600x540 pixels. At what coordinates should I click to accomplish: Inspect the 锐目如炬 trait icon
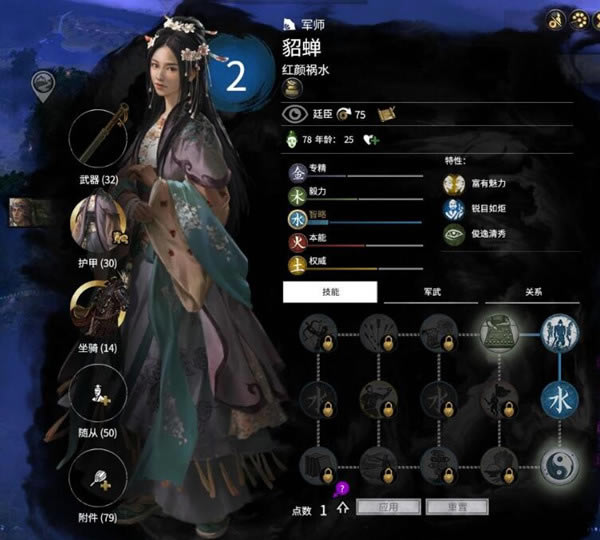(x=454, y=209)
